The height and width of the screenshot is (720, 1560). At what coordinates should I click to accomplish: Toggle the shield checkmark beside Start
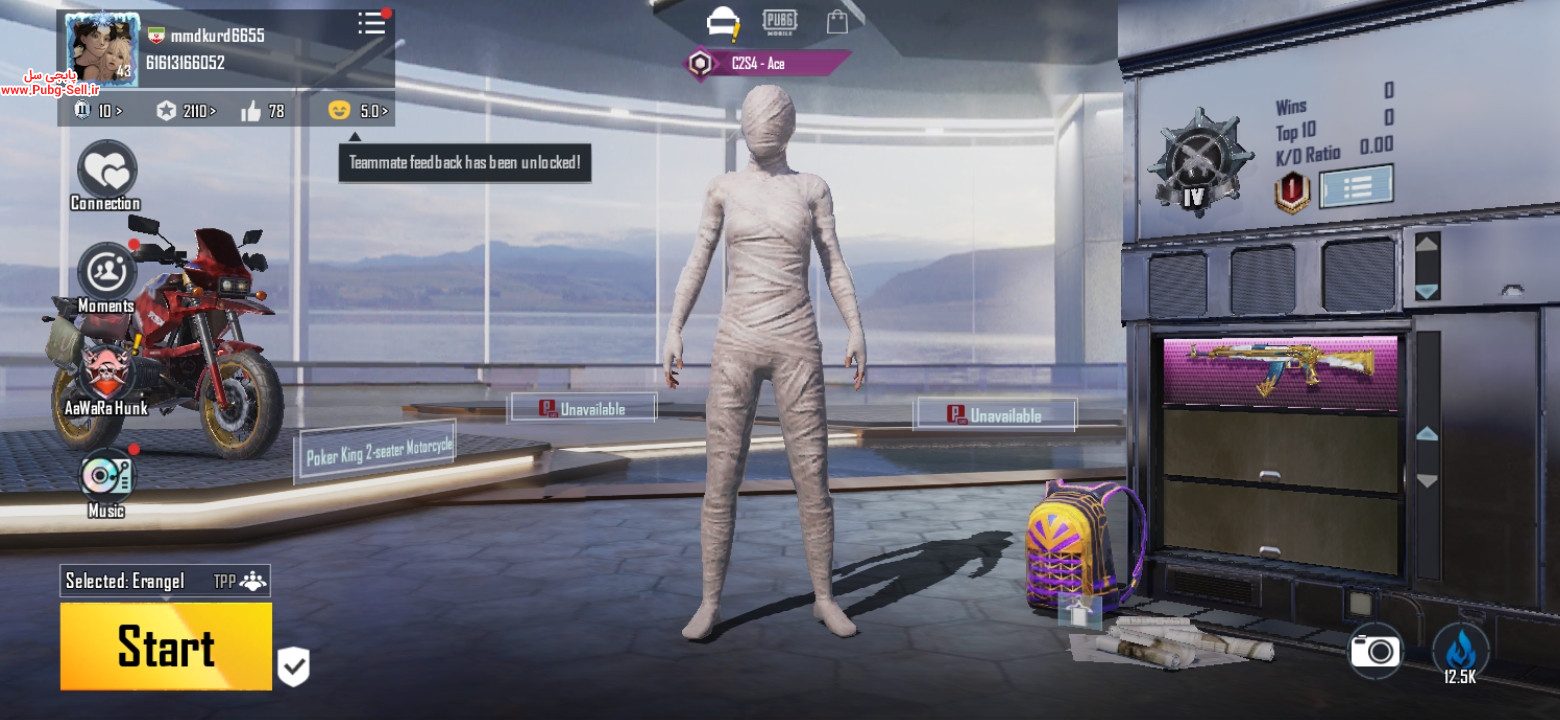click(x=293, y=666)
